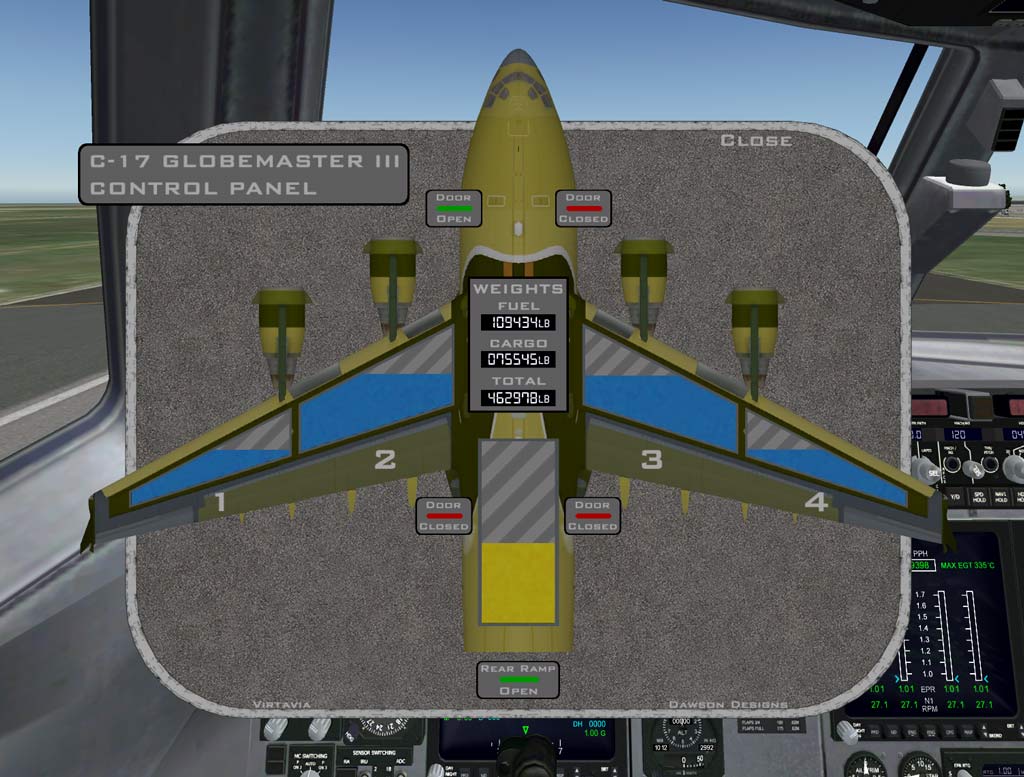The height and width of the screenshot is (777, 1024).
Task: Toggle the forward door marked Open
Action: [x=454, y=208]
